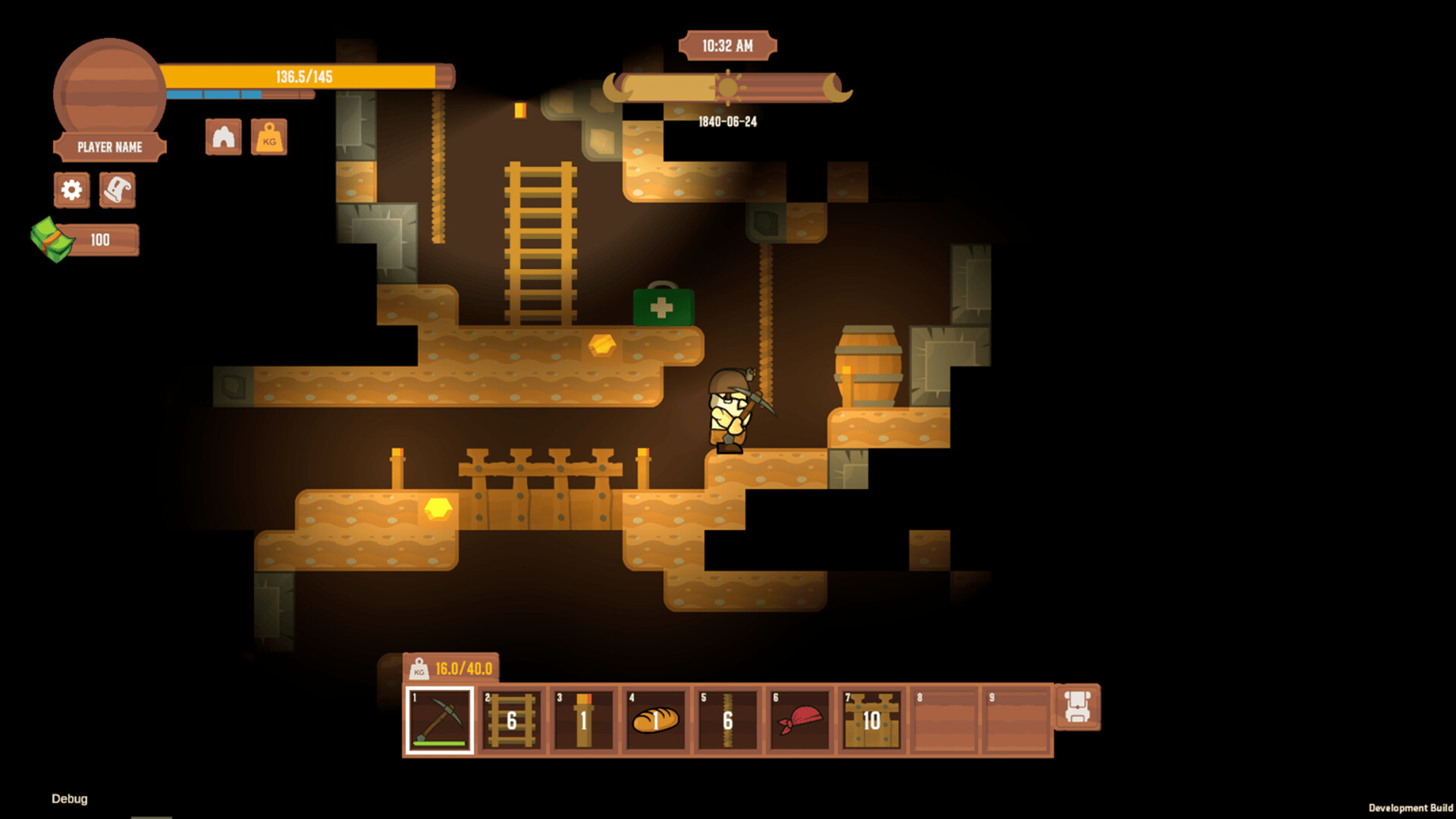Click the money counter showing 100
The width and height of the screenshot is (1456, 819).
tap(99, 240)
